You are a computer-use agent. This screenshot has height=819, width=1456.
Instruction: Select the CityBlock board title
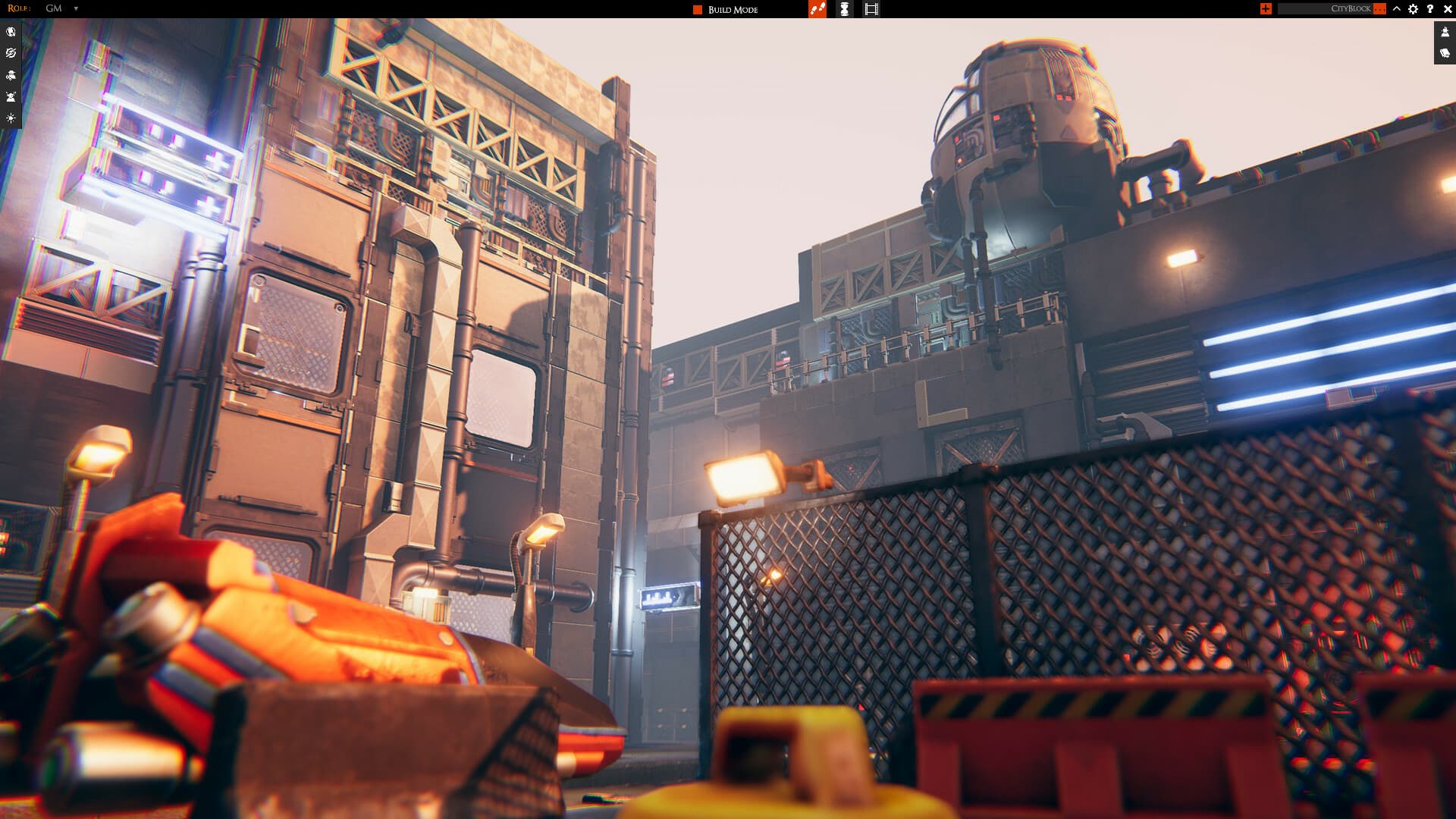pyautogui.click(x=1352, y=9)
